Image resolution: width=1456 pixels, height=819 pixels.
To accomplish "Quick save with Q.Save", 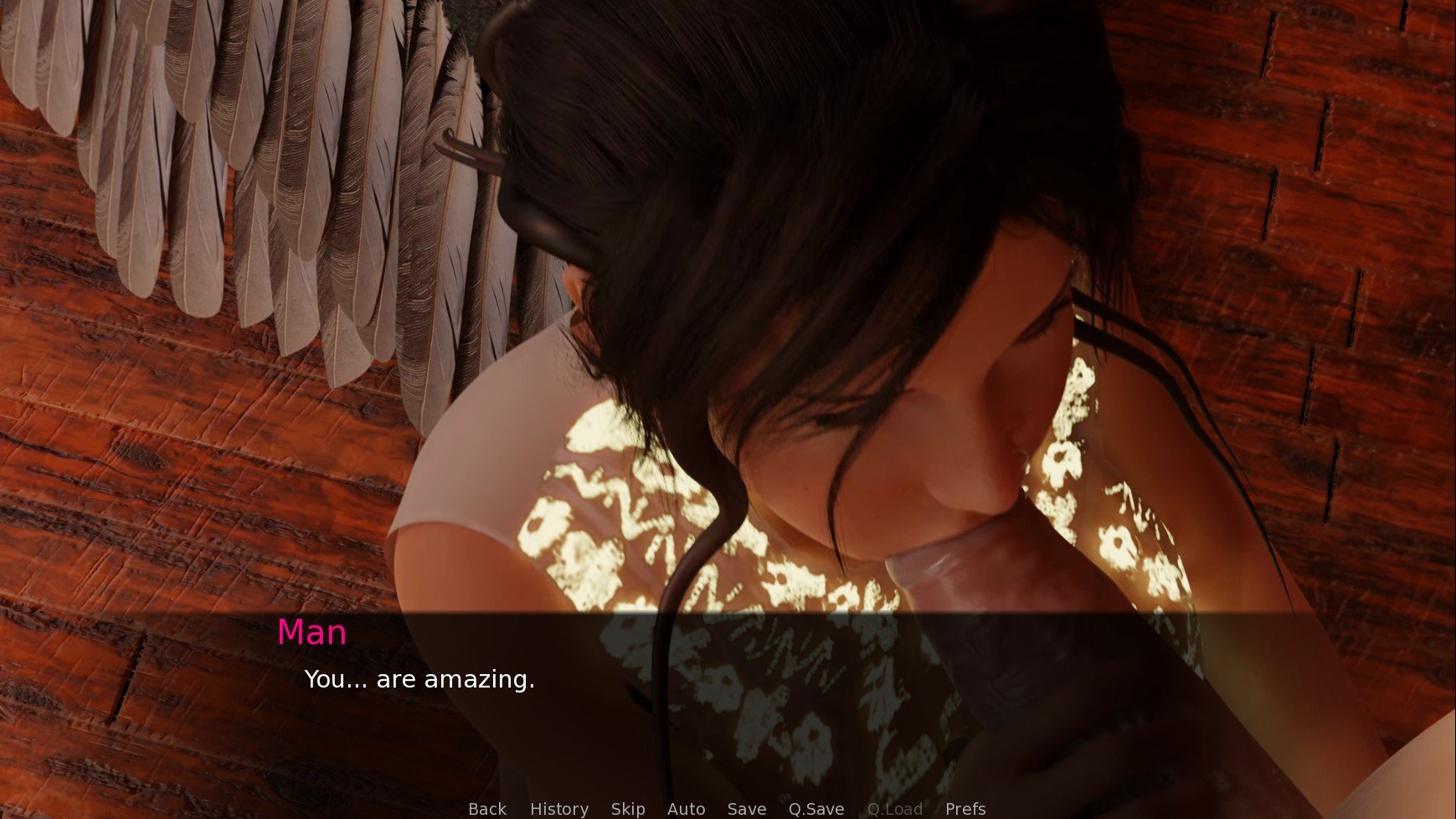I will point(816,809).
